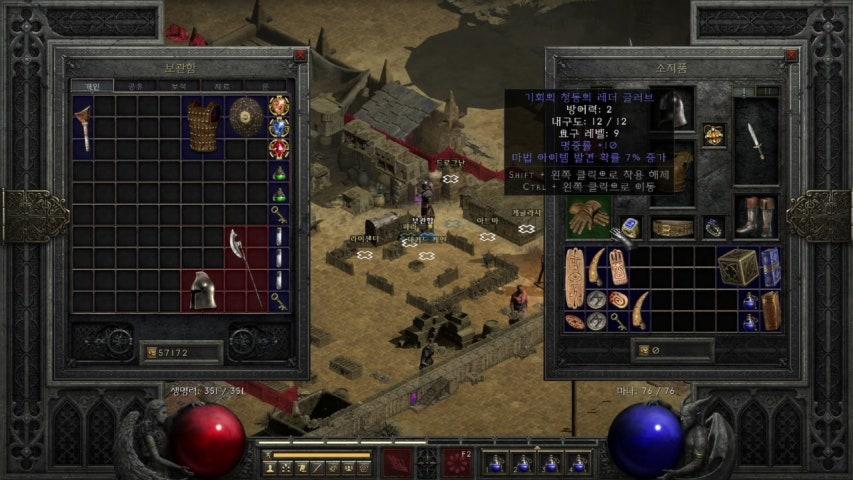The width and height of the screenshot is (853, 480).
Task: Select the equipped boots slot
Action: [755, 216]
